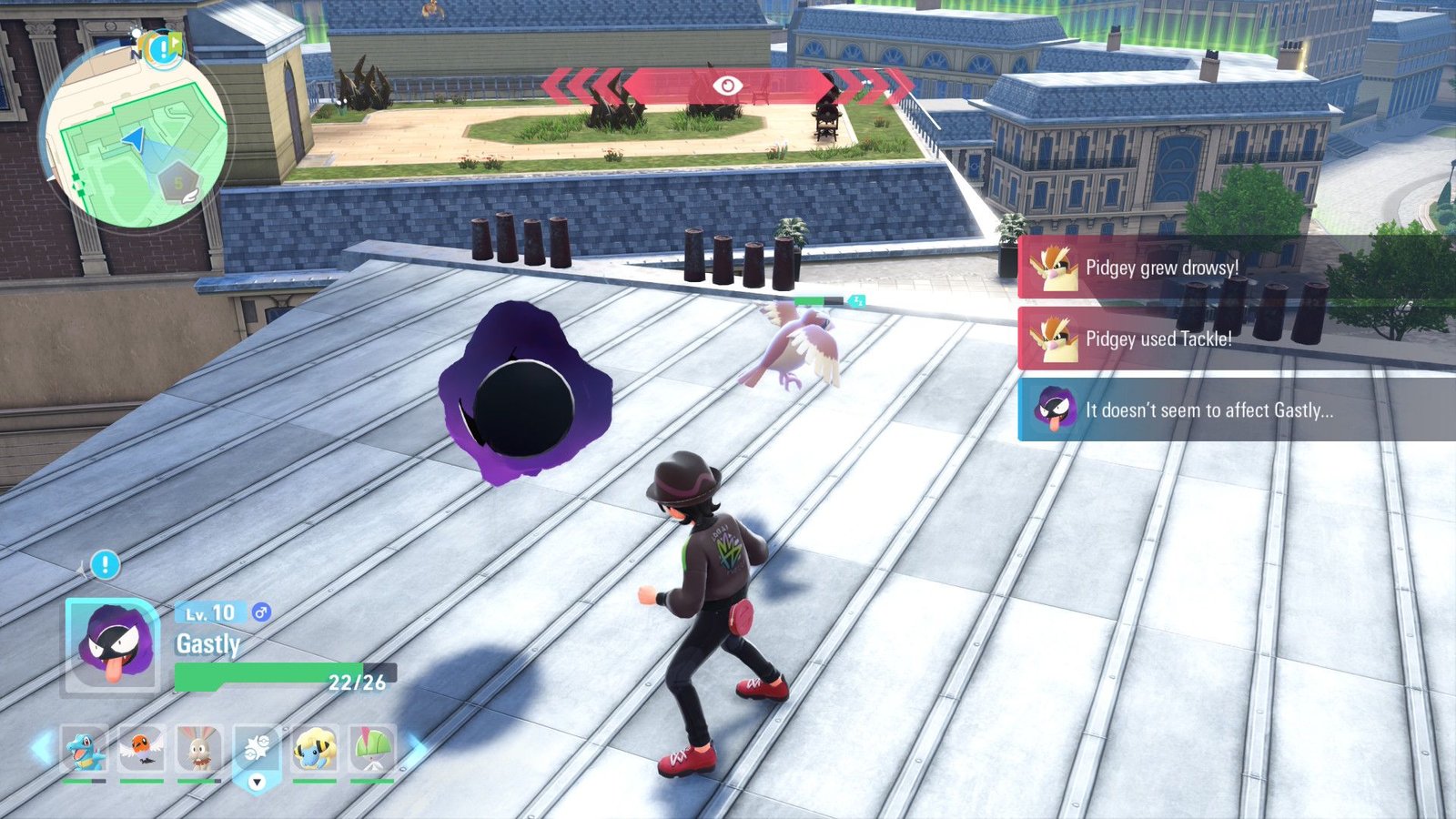
Task: Select the grey pentagon marker on the minimap
Action: [179, 183]
